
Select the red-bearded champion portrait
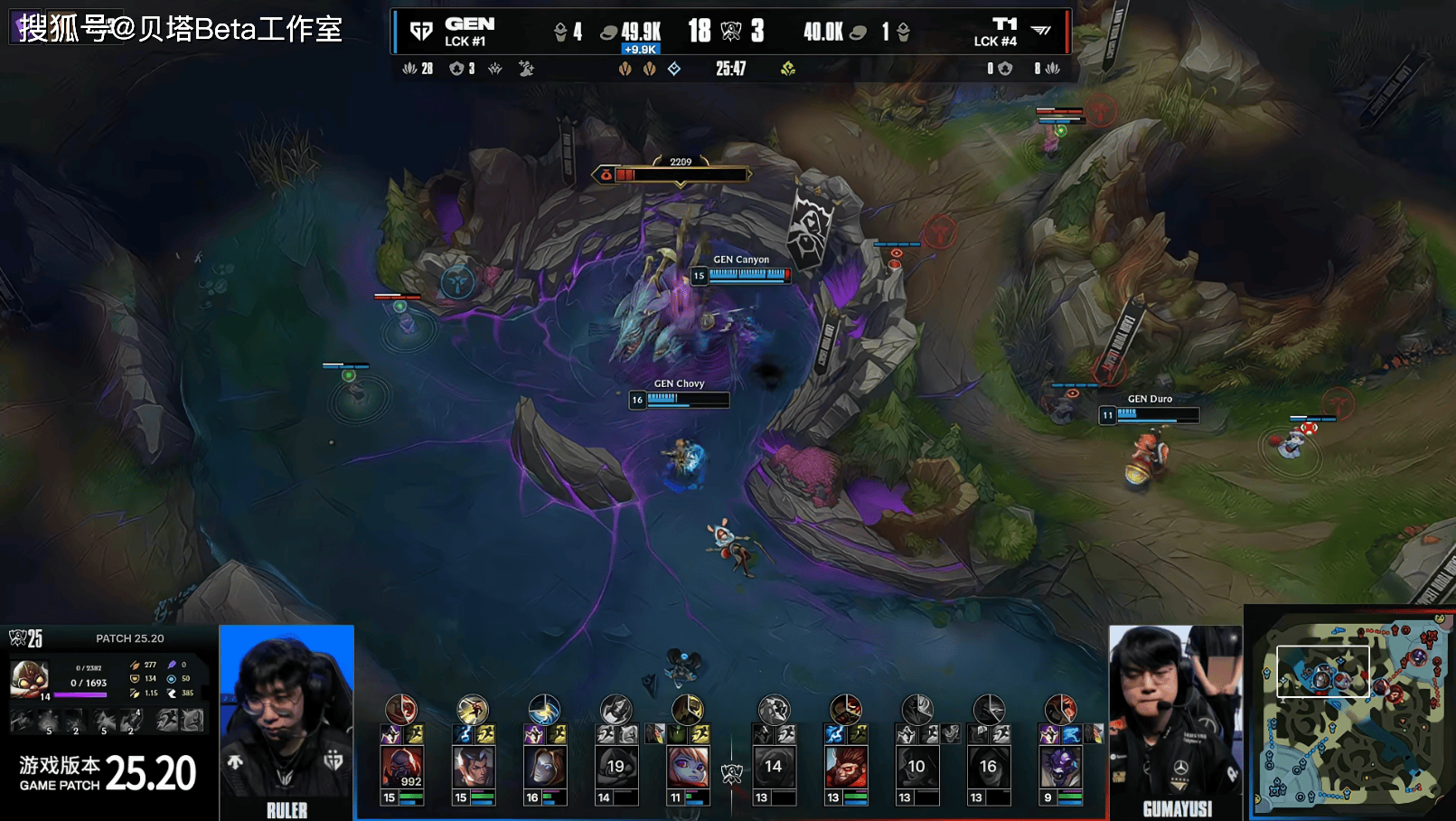[x=845, y=767]
